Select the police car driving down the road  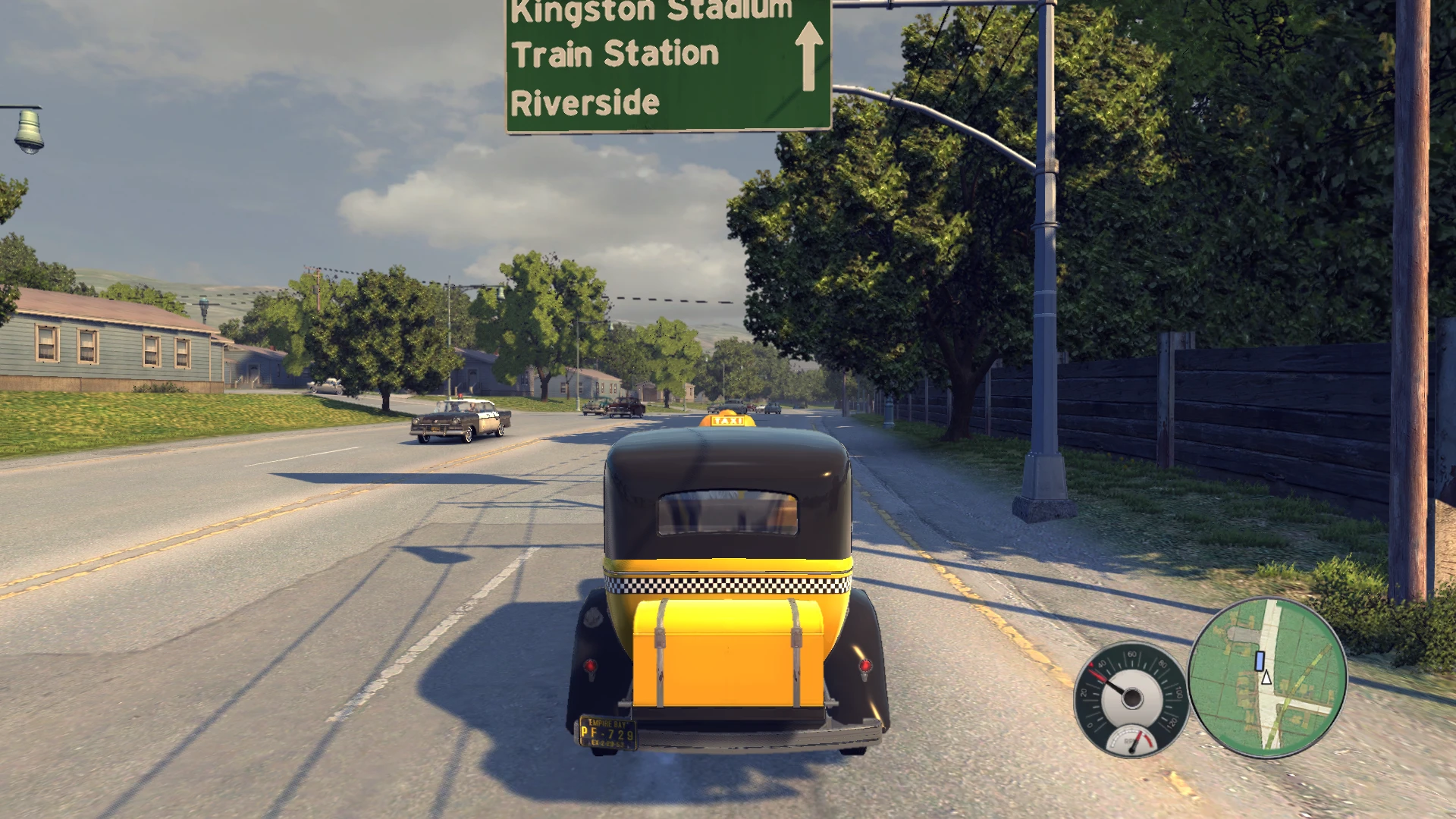(x=456, y=419)
